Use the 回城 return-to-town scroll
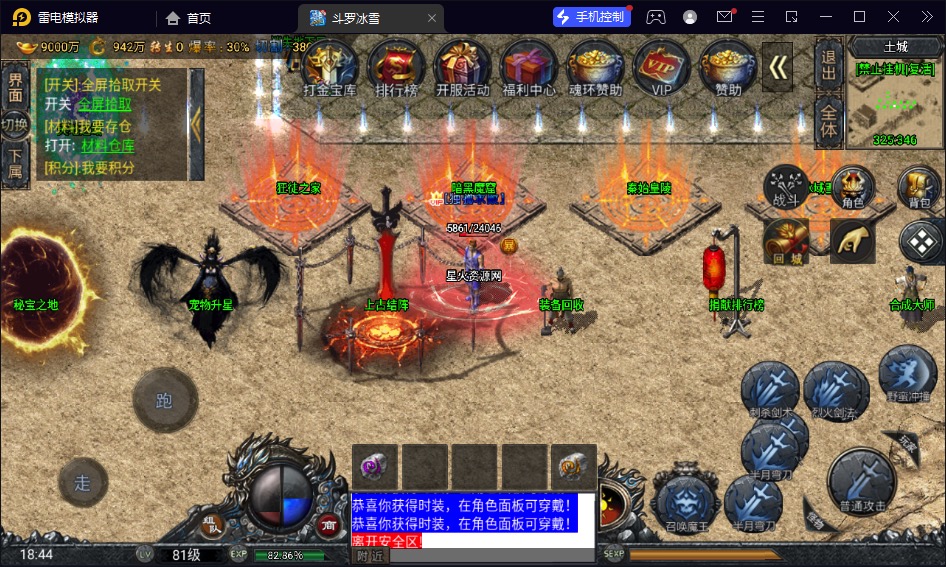 click(x=786, y=241)
